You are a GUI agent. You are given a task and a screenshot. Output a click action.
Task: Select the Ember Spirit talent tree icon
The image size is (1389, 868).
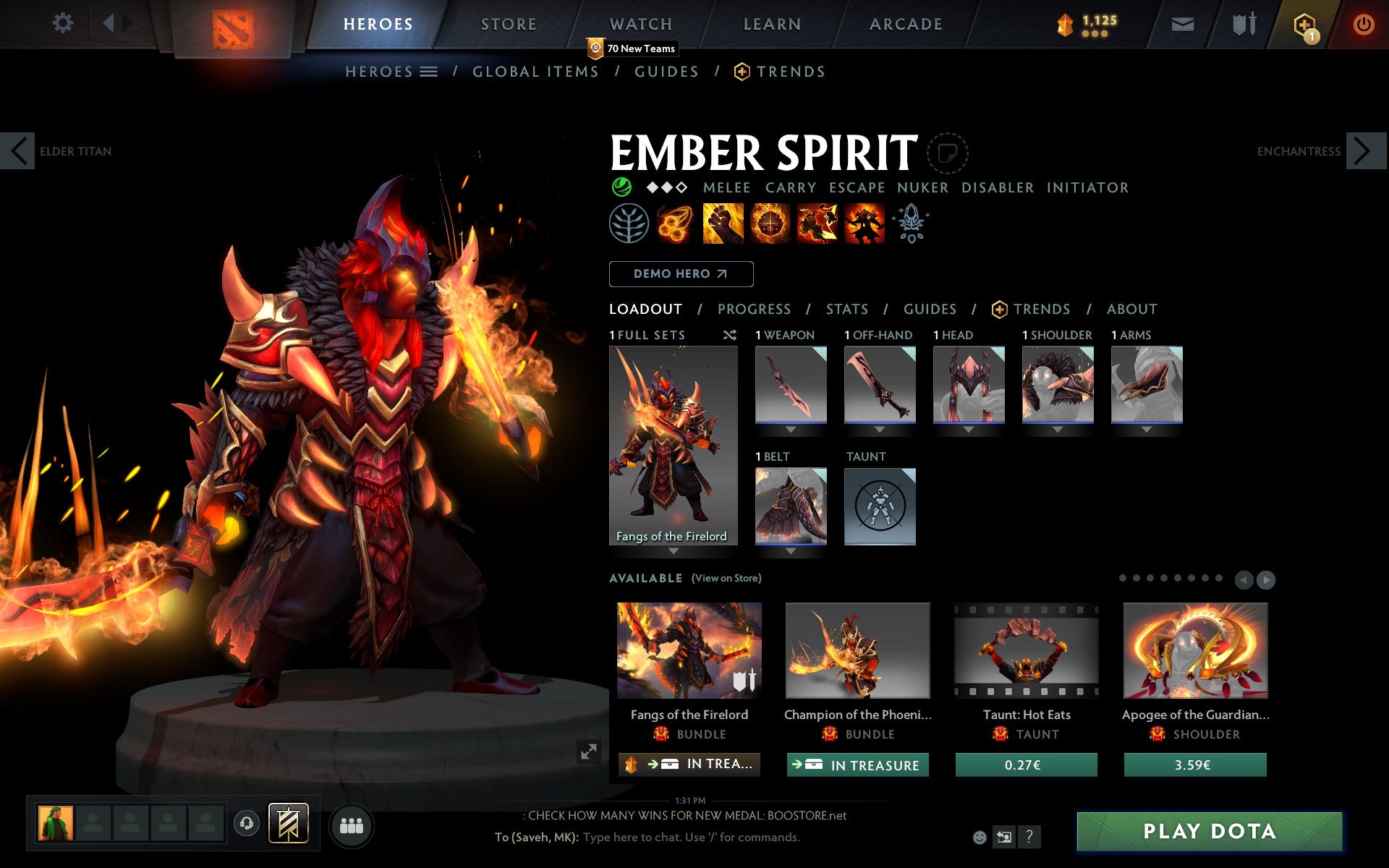(x=629, y=224)
